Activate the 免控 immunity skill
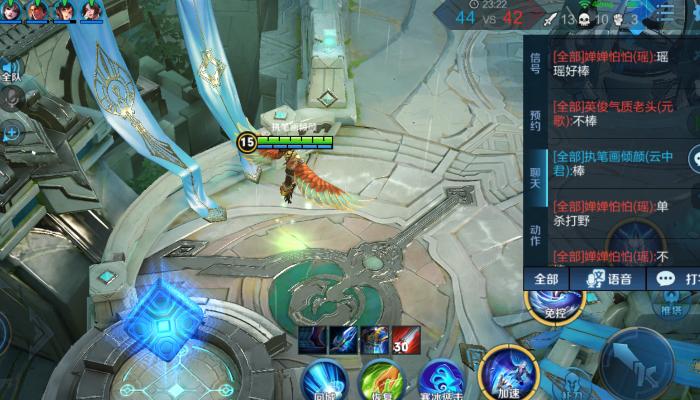 555,298
